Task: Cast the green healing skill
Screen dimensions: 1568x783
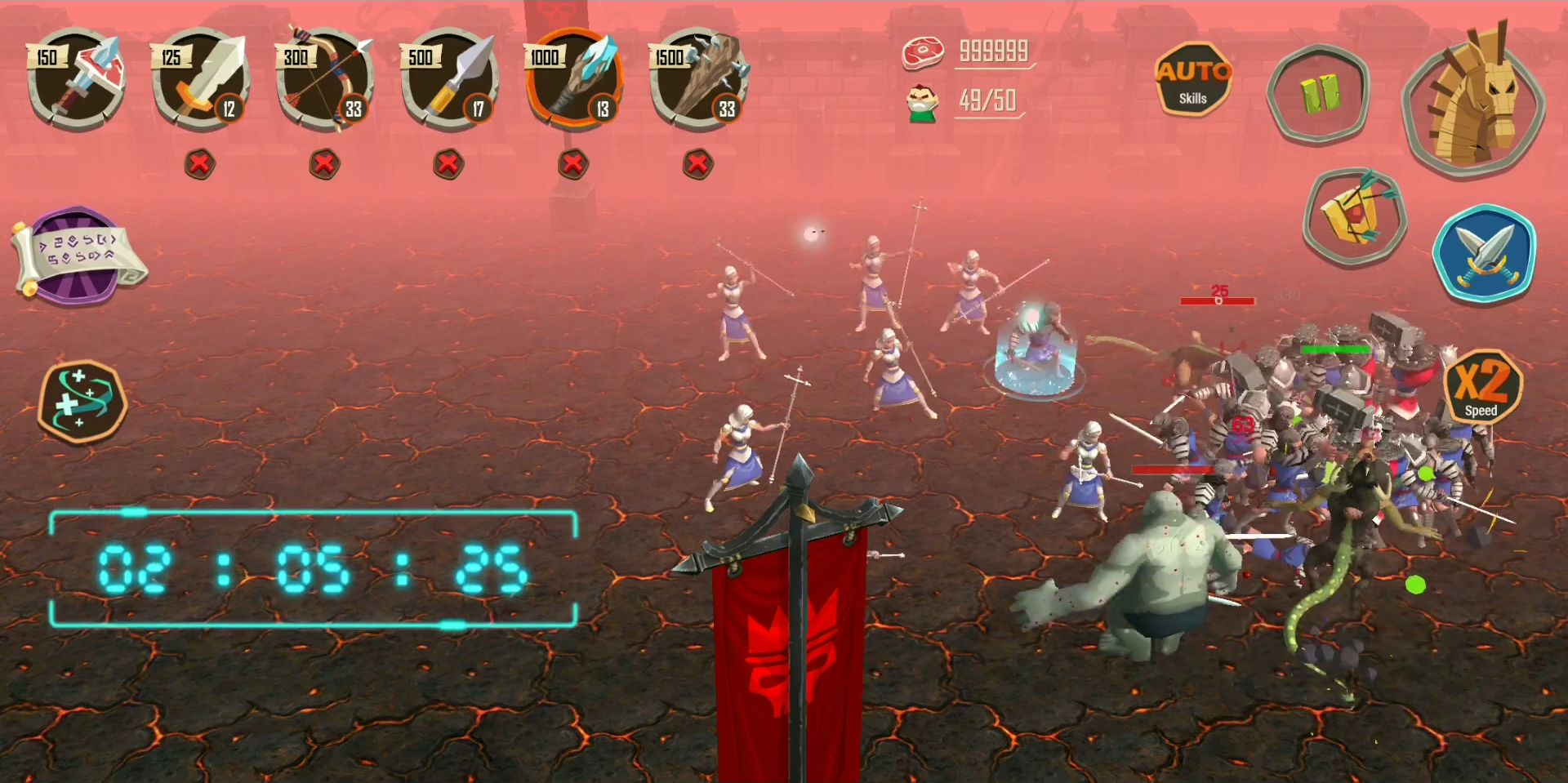Action: tap(82, 402)
